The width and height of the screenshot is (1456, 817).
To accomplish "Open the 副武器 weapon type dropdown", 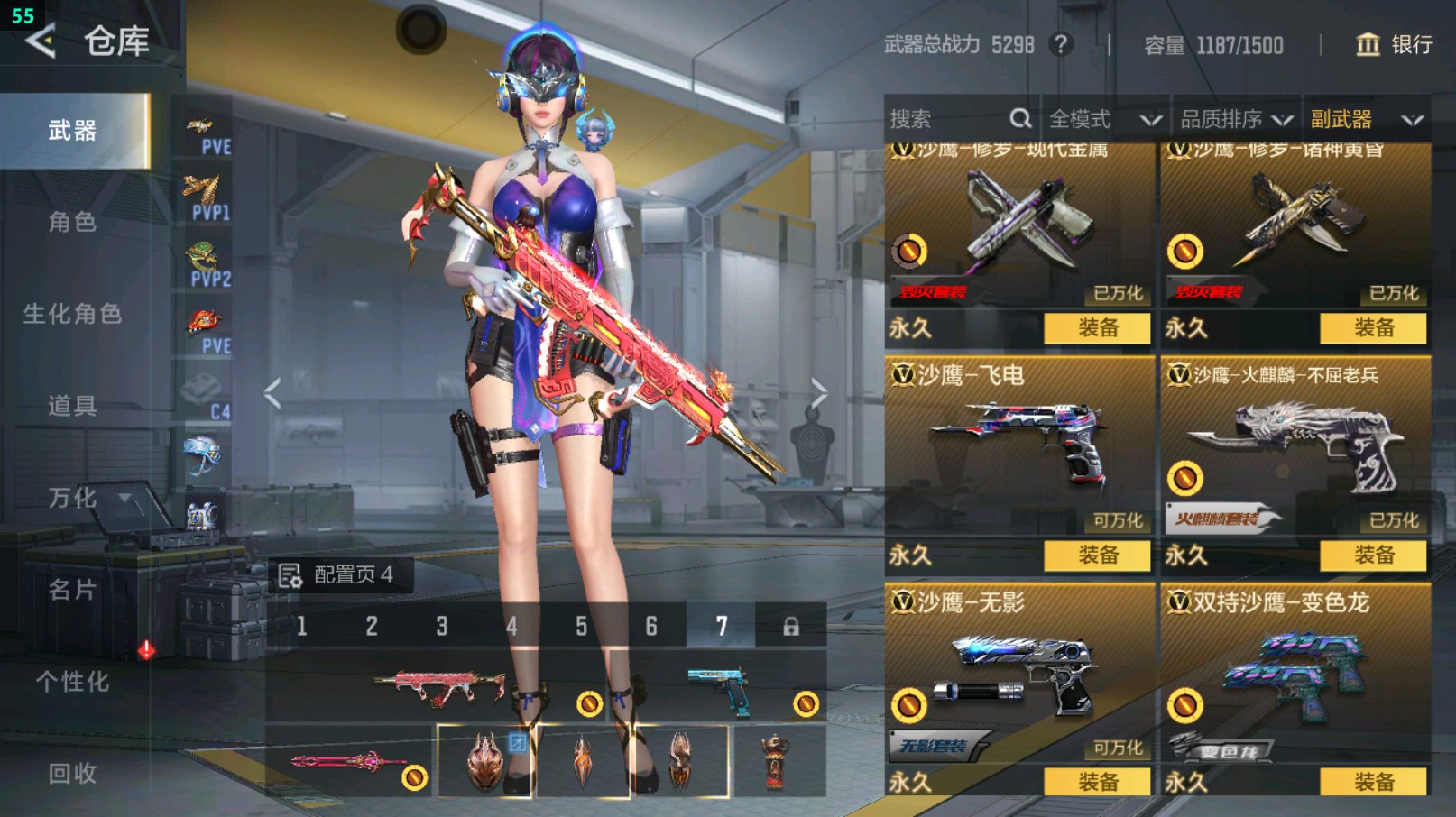I will coord(1366,119).
